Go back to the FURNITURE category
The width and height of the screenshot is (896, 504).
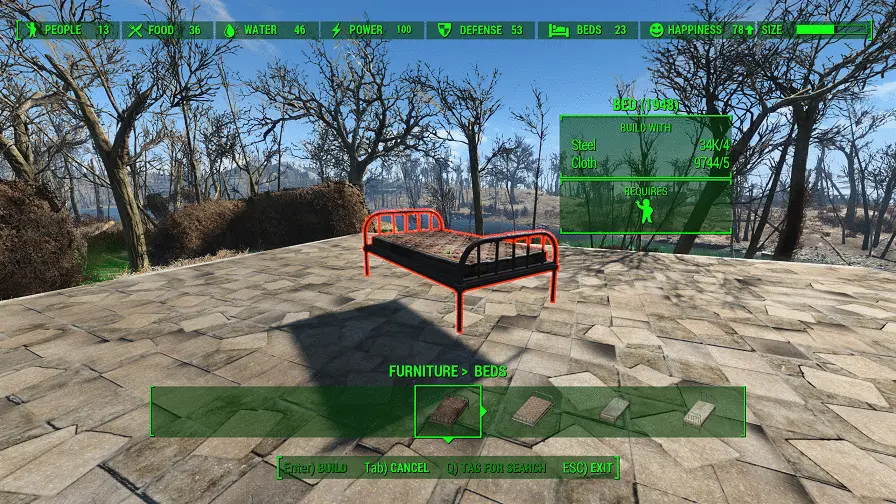coord(422,372)
